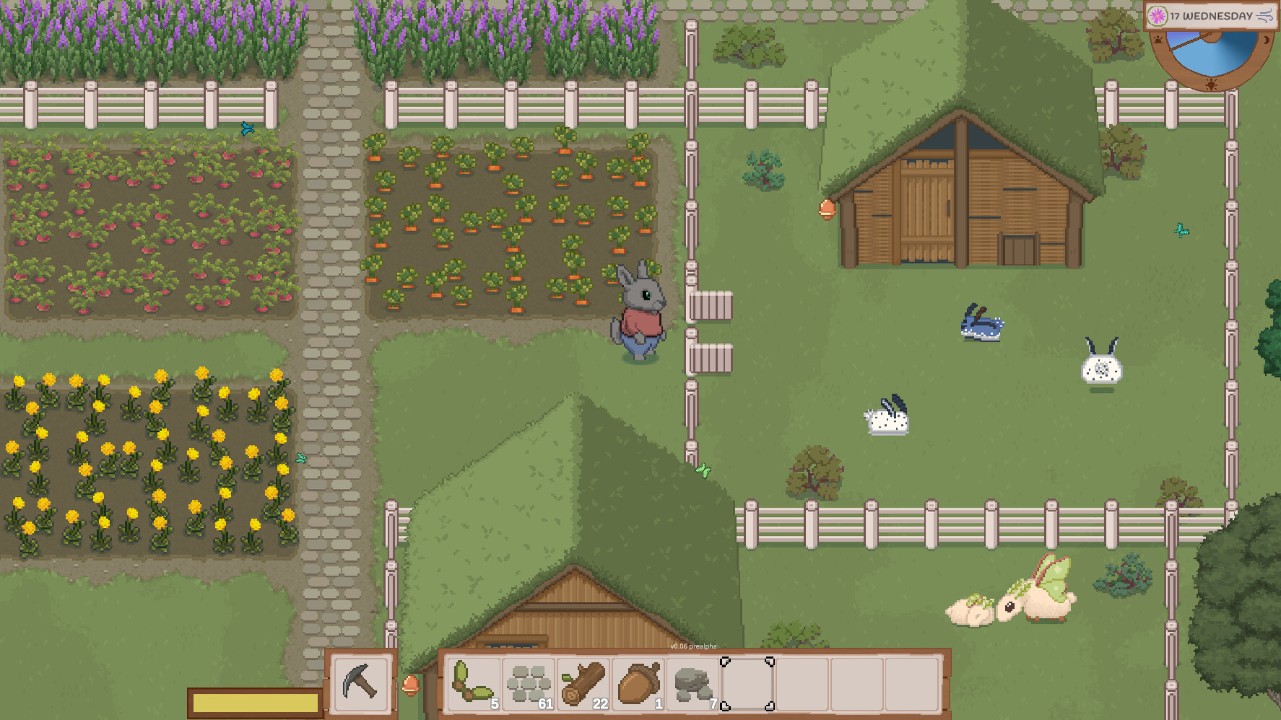Pick the wood log hotbar slot
The width and height of the screenshot is (1281, 720).
point(583,684)
